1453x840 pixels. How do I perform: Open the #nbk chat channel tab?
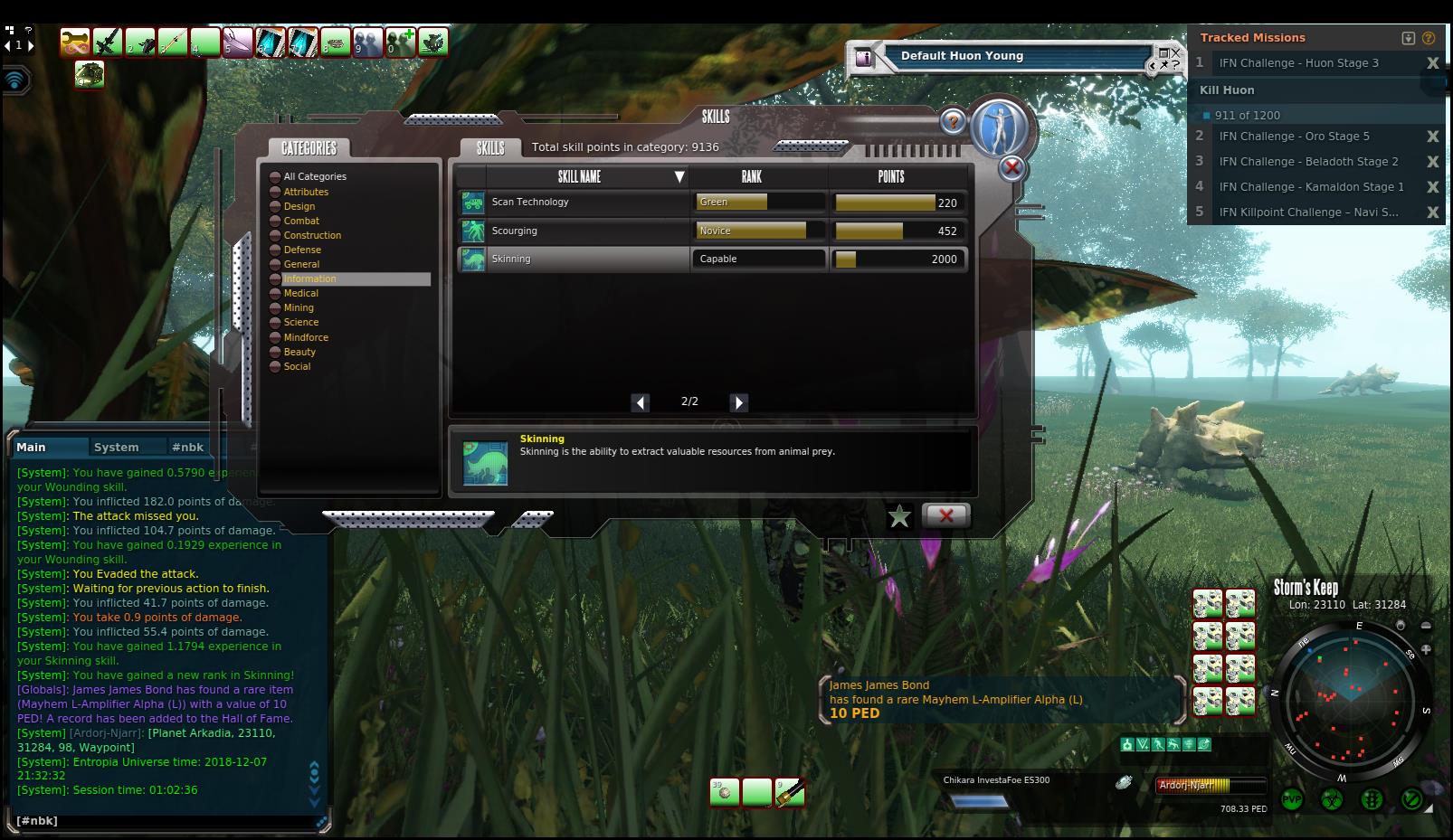point(188,447)
